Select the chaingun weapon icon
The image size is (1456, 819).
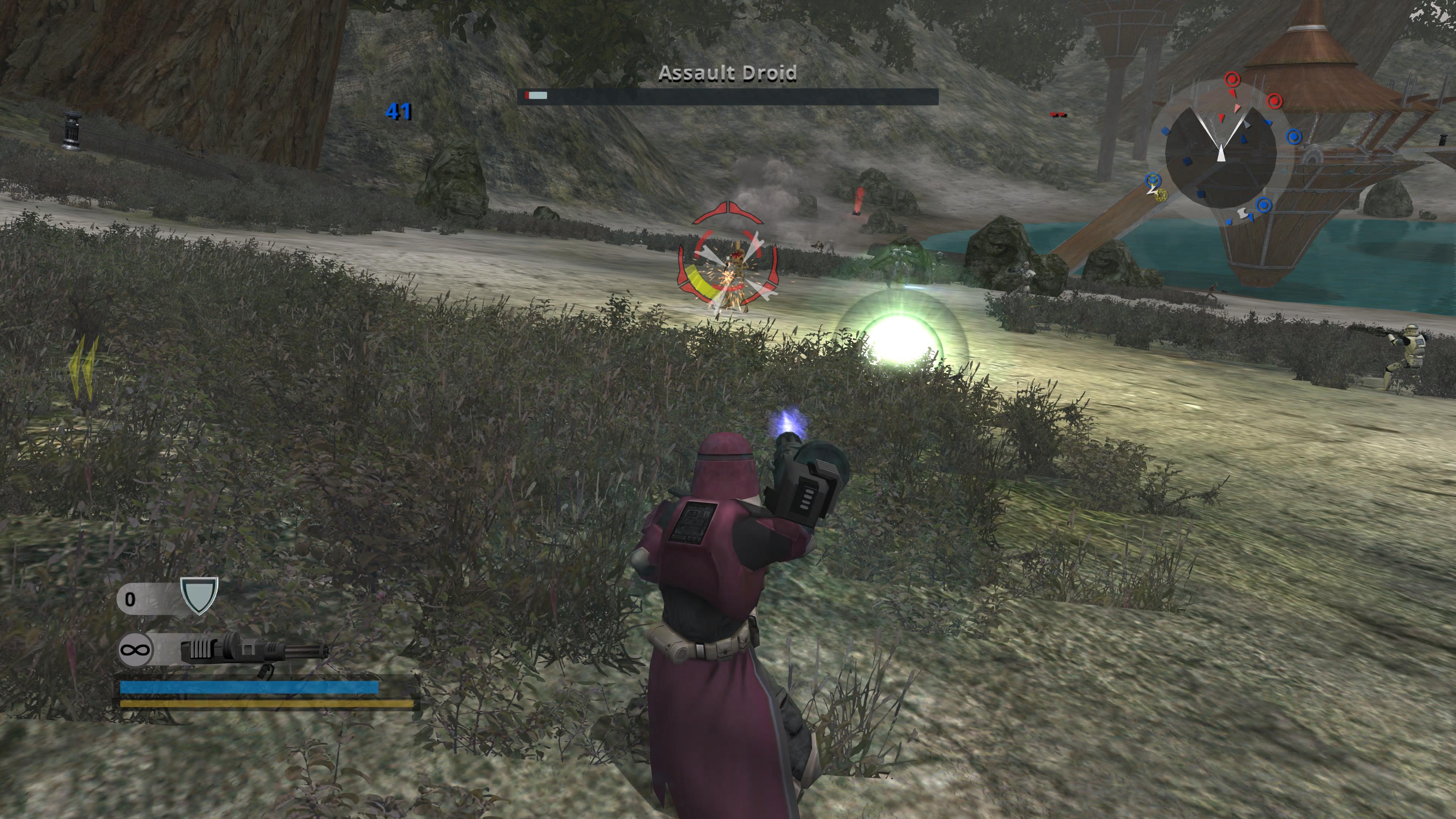(254, 650)
